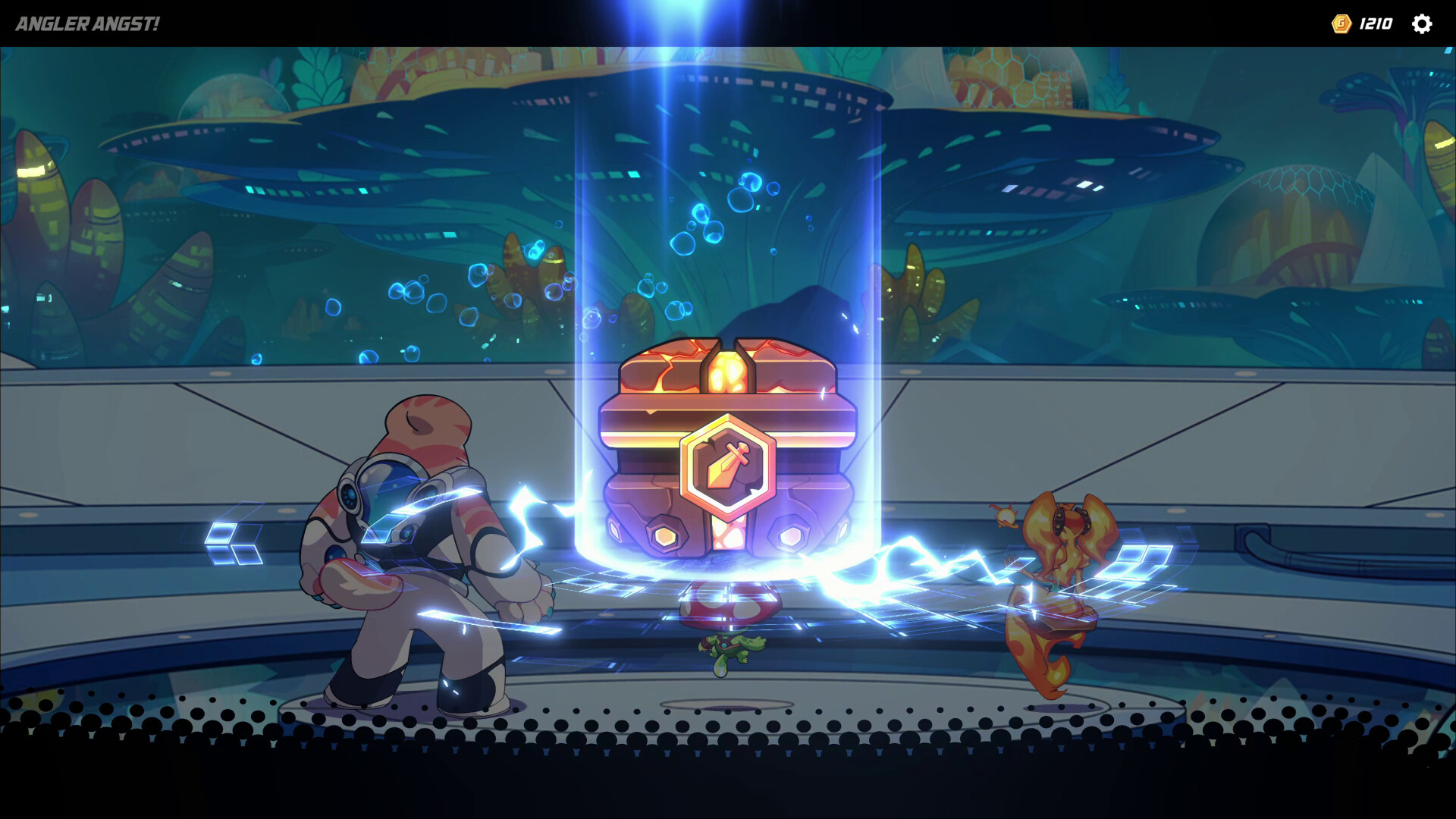Screen dimensions: 1456x819
Task: Click the chest's left keyhole stud
Action: point(666,533)
